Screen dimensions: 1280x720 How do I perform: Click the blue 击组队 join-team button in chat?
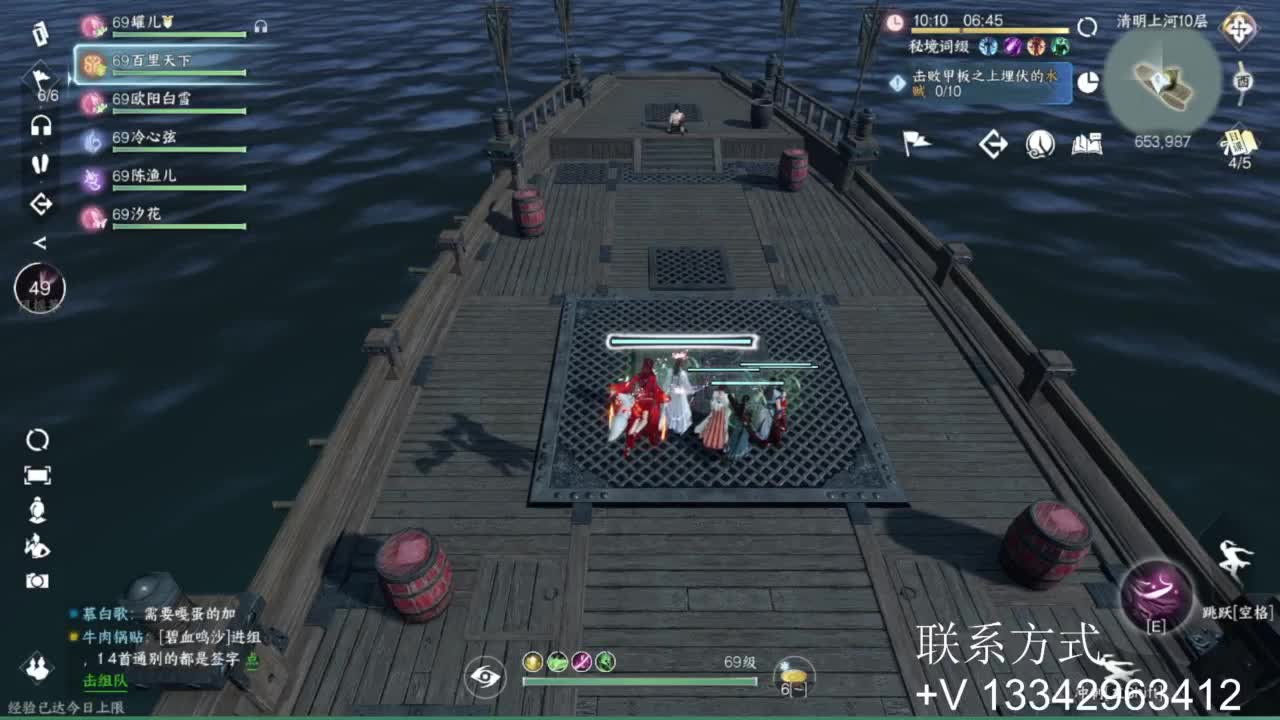click(x=105, y=682)
